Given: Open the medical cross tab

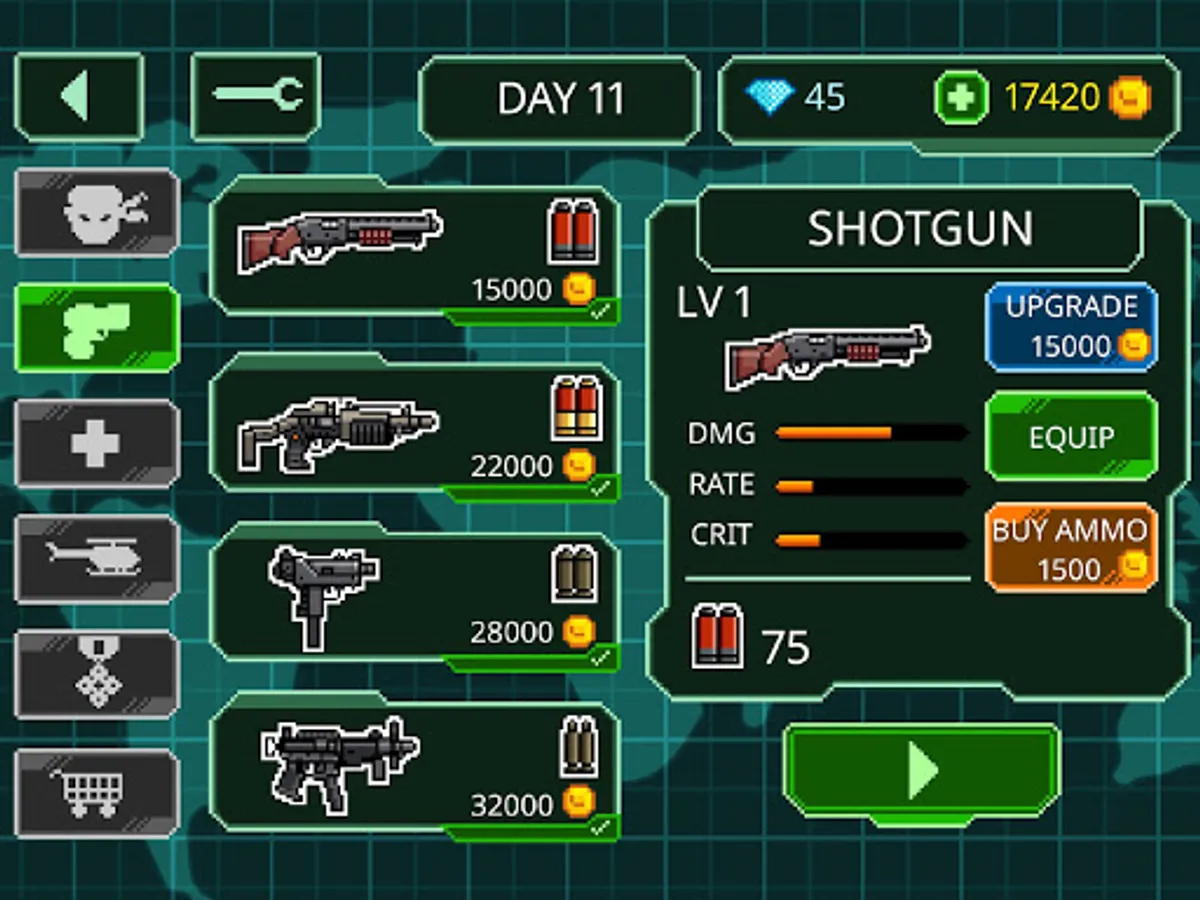Looking at the screenshot, I should pyautogui.click(x=97, y=443).
